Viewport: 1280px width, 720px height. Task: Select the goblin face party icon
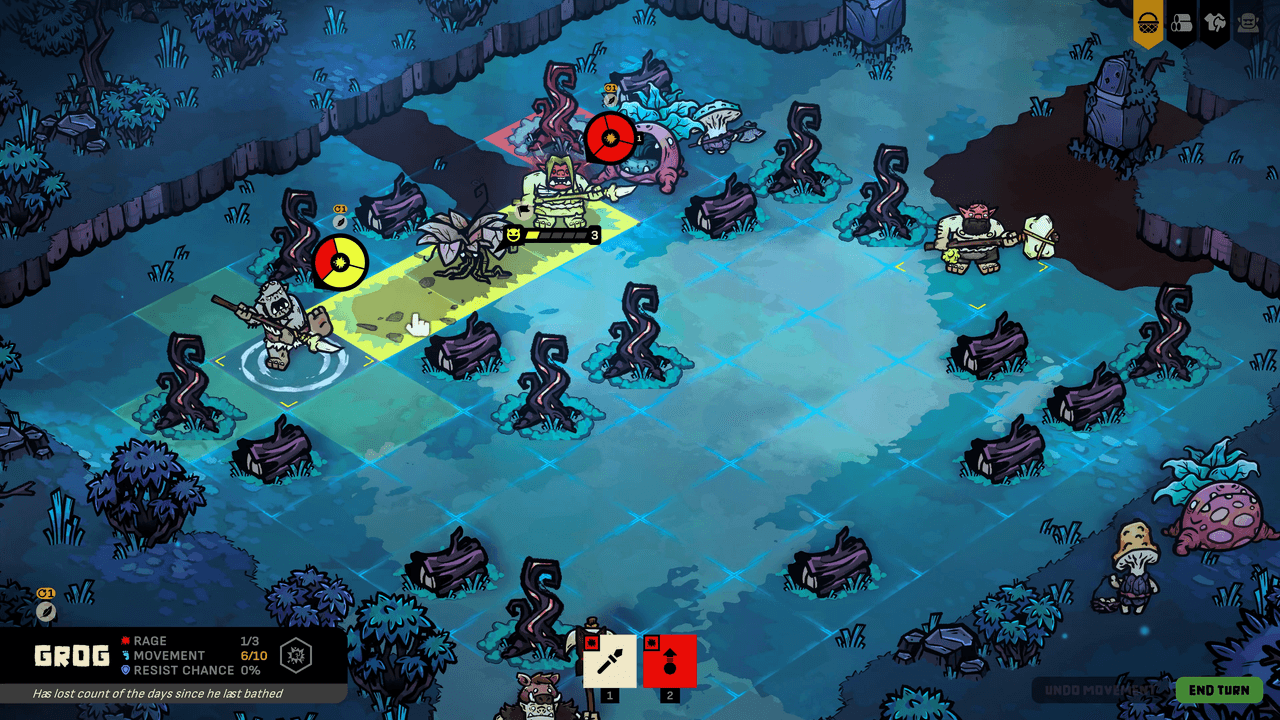(x=1247, y=22)
